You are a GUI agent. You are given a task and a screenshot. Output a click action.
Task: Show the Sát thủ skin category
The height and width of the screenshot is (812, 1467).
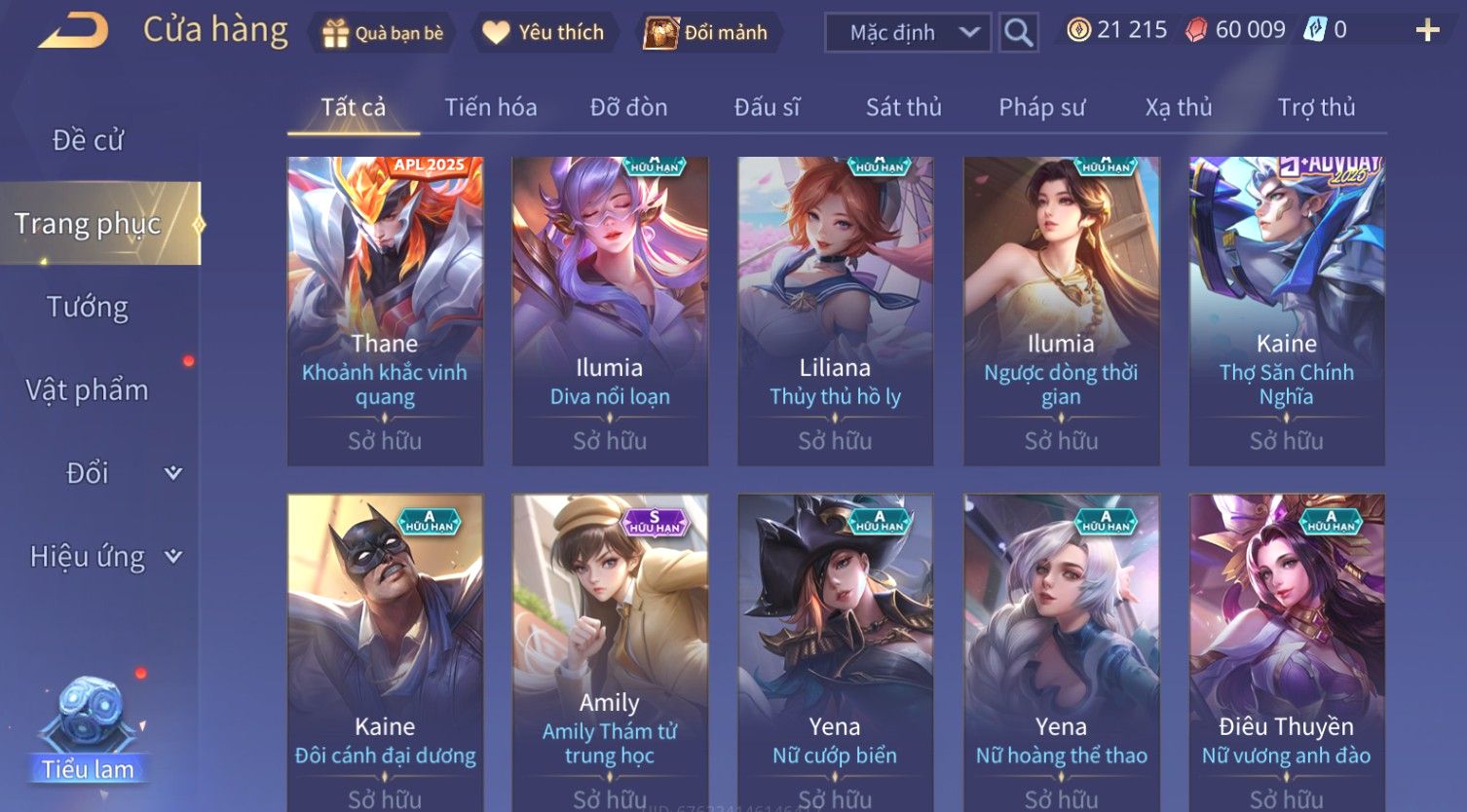pyautogui.click(x=903, y=107)
